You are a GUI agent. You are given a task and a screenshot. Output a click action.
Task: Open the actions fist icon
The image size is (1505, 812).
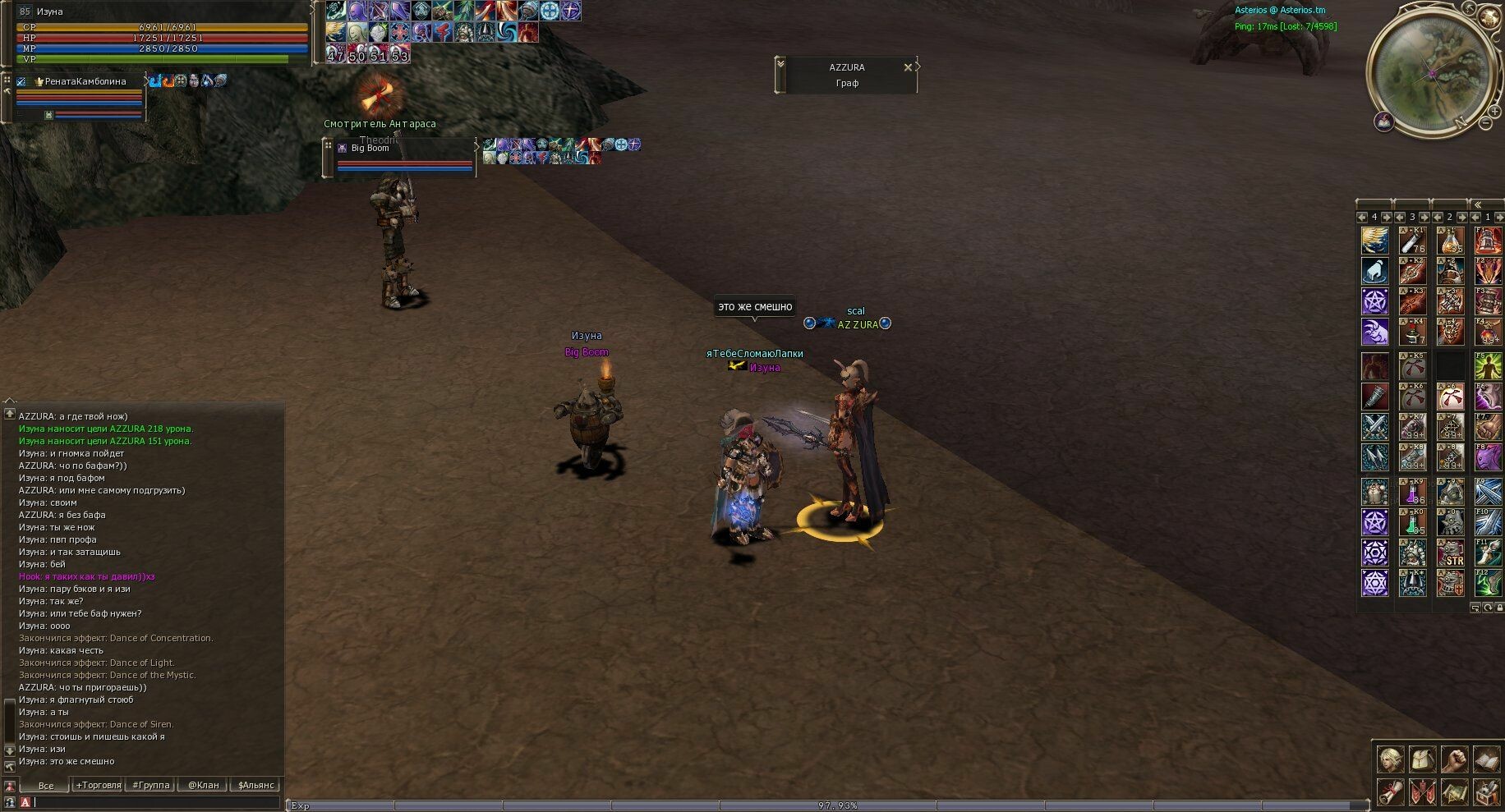(x=1454, y=759)
